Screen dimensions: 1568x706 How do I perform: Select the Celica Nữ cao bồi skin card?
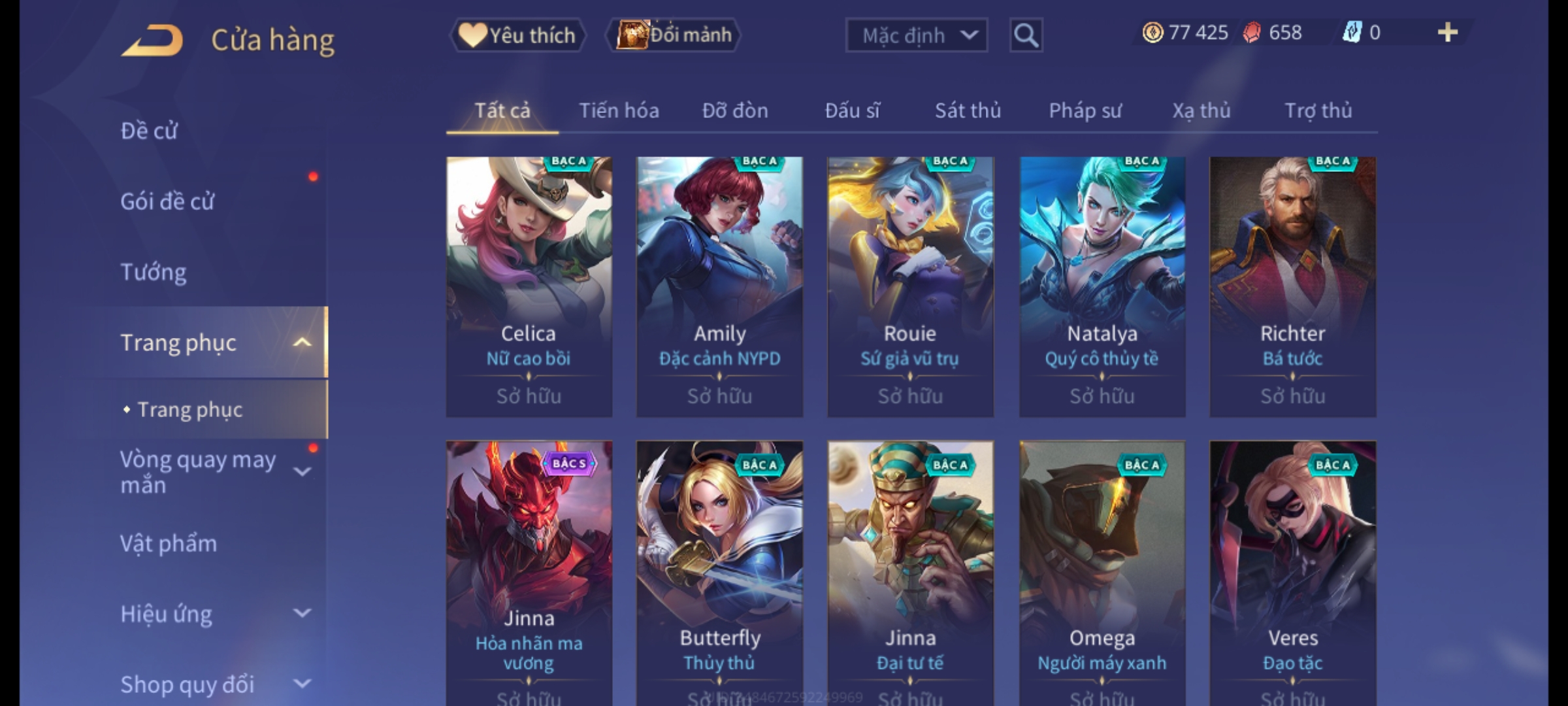[529, 286]
